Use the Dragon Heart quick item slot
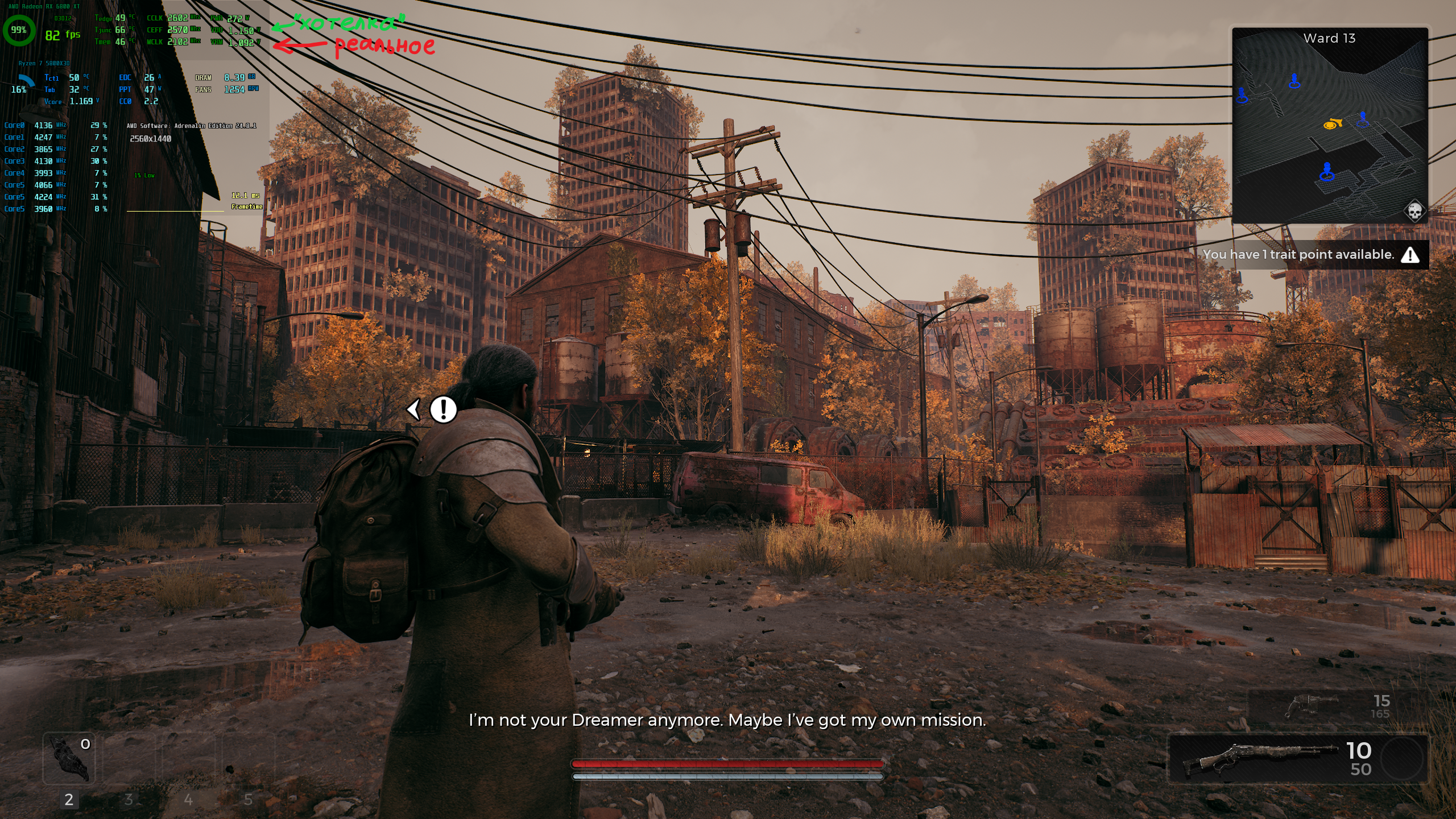 (69, 759)
